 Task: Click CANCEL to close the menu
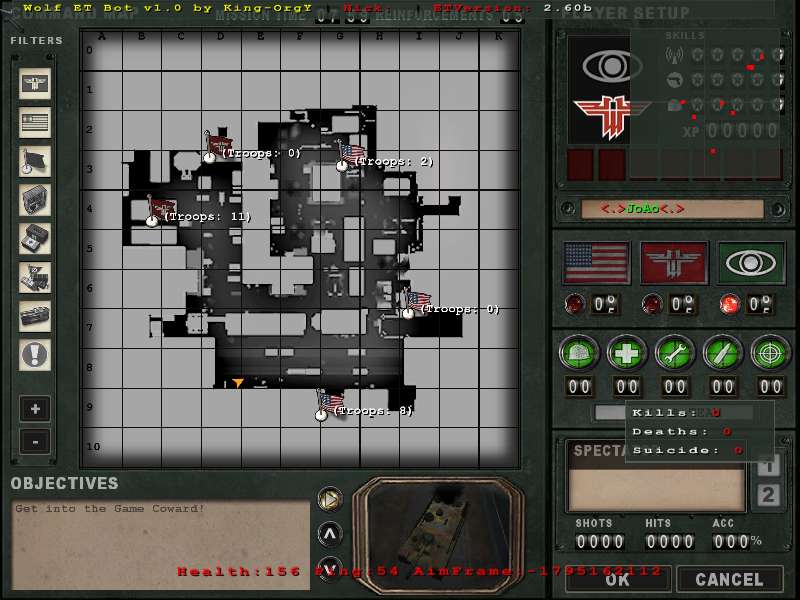[x=729, y=579]
